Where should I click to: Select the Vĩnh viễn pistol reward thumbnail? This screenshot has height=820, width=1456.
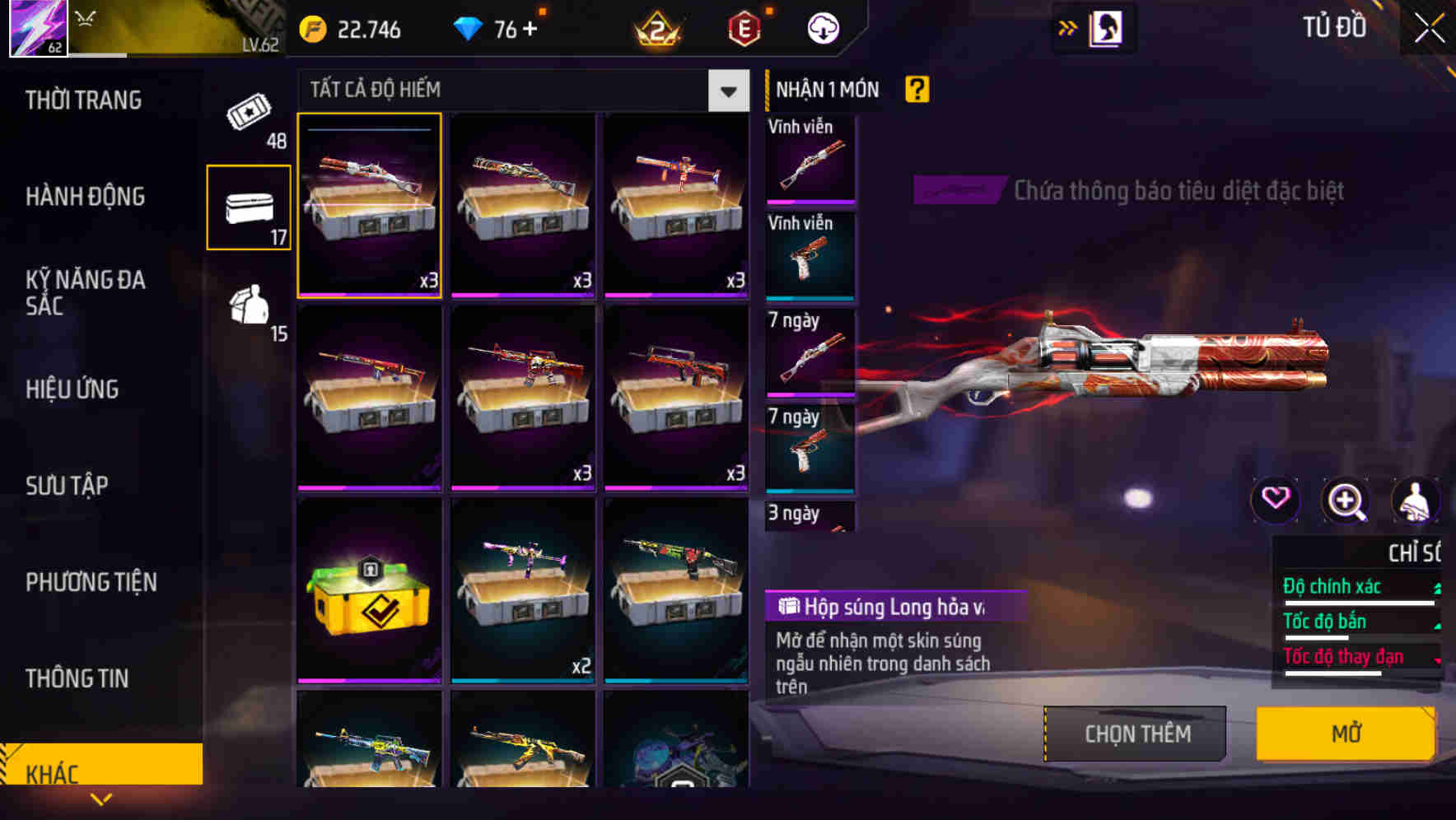point(810,257)
